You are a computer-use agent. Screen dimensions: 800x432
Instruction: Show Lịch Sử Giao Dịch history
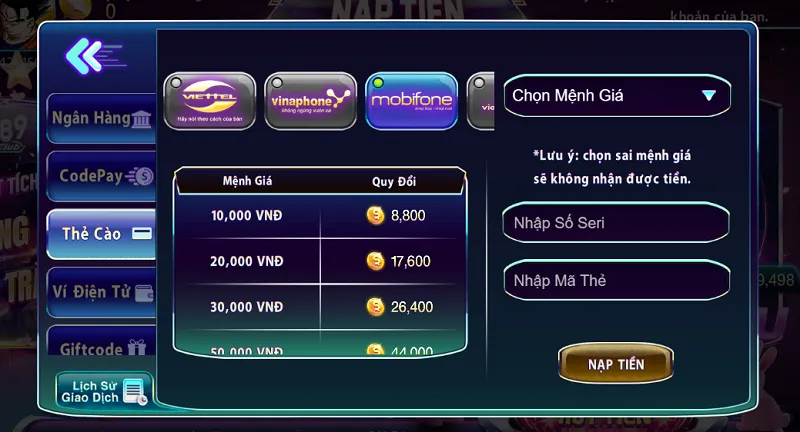[x=103, y=390]
